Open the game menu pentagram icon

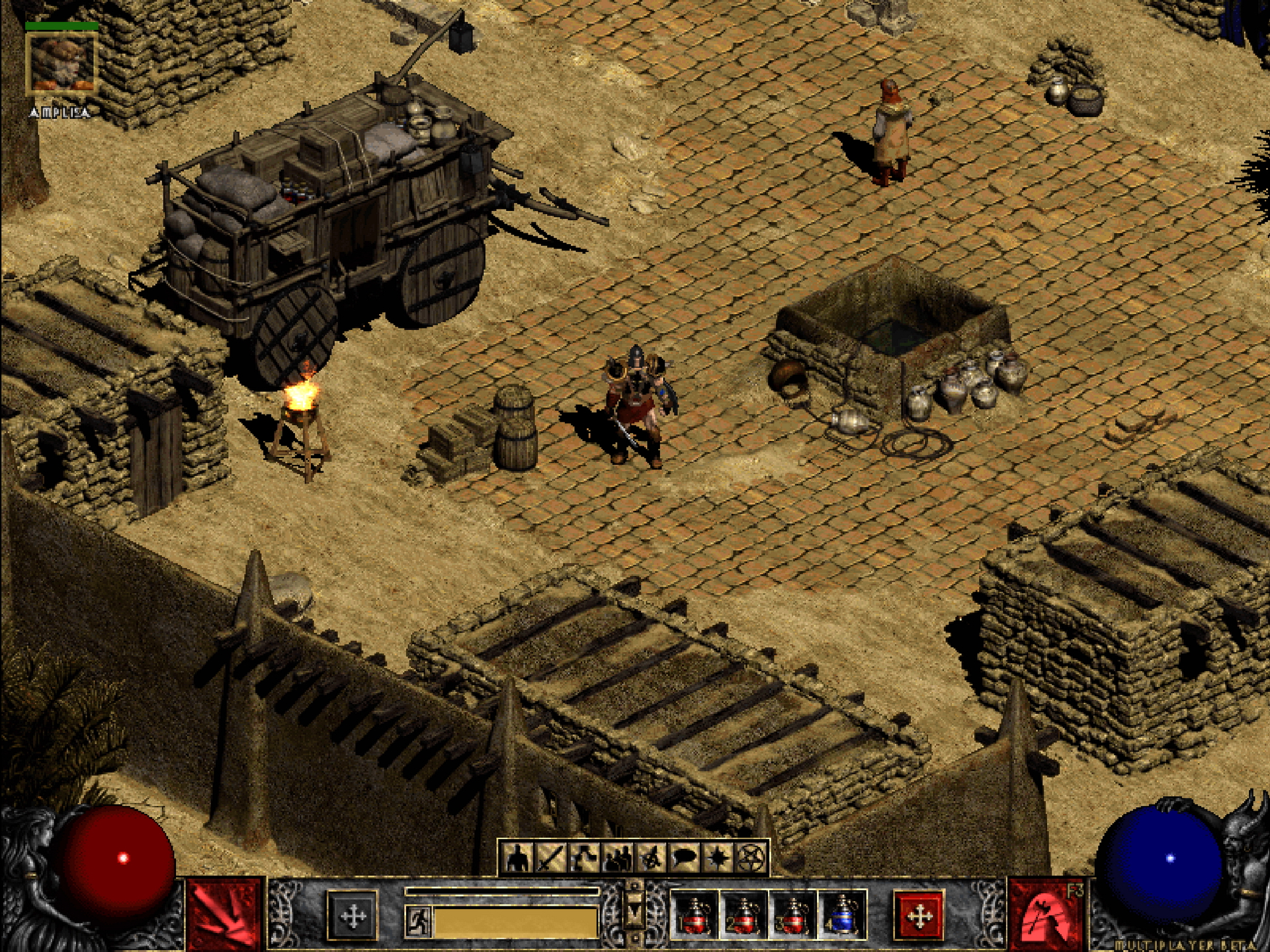click(753, 857)
